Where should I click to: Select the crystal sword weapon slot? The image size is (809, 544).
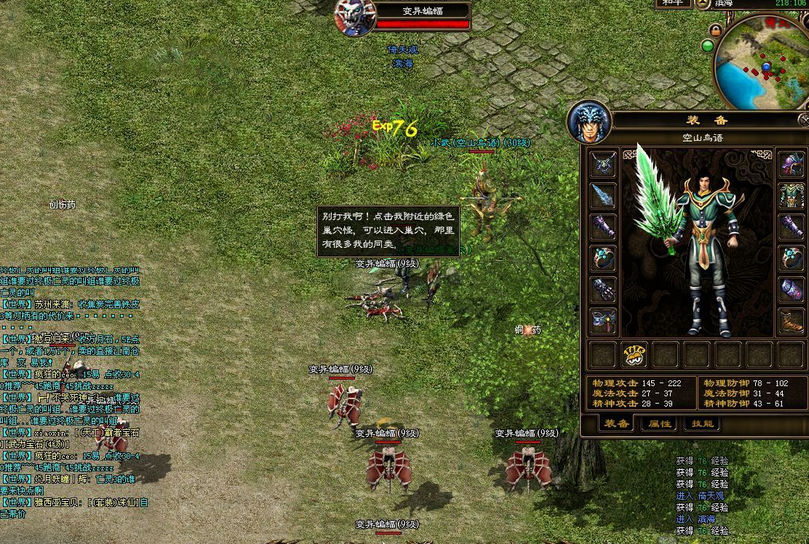point(604,195)
